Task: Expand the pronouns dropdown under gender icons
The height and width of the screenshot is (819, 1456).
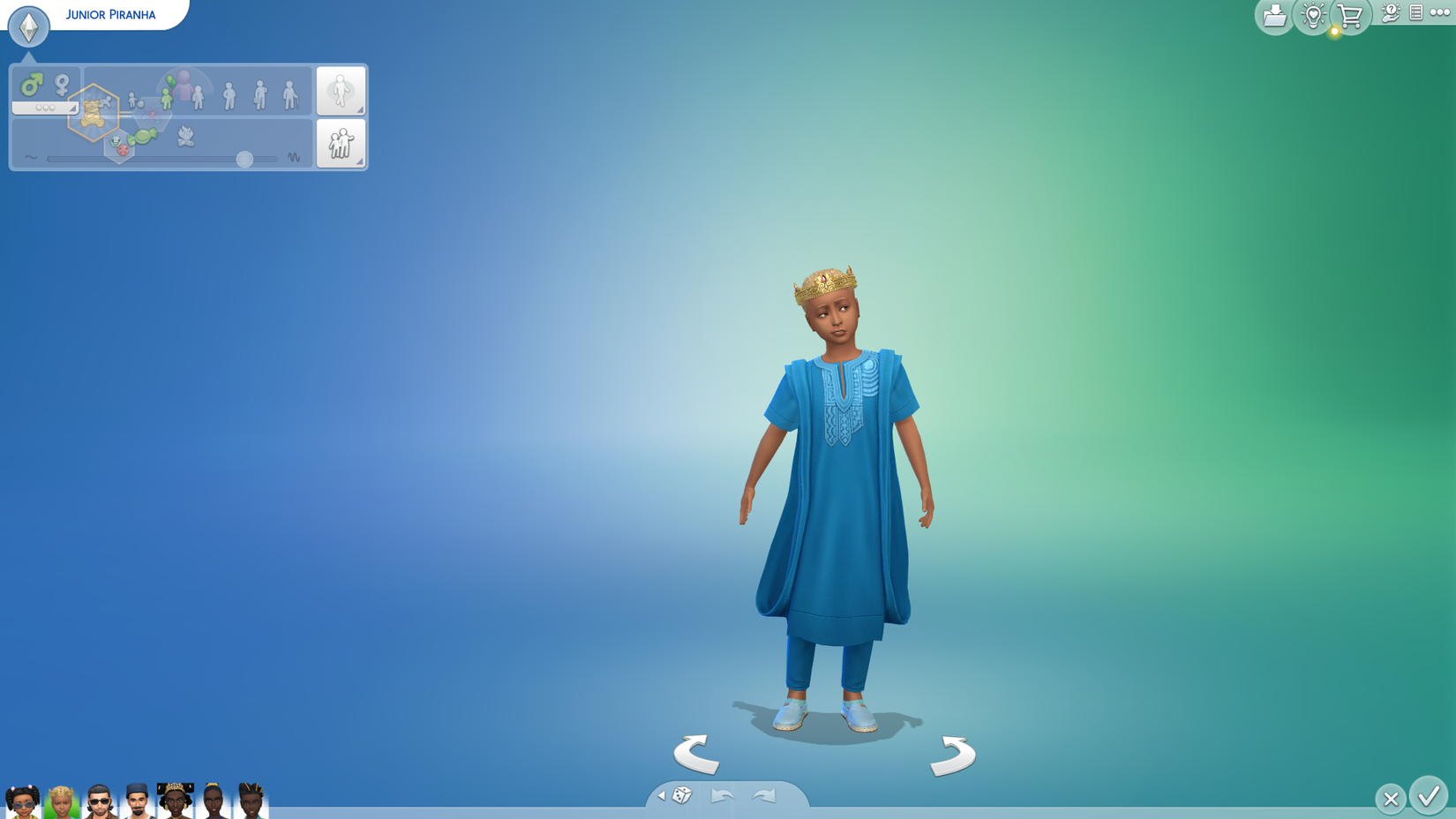Action: pyautogui.click(x=45, y=107)
